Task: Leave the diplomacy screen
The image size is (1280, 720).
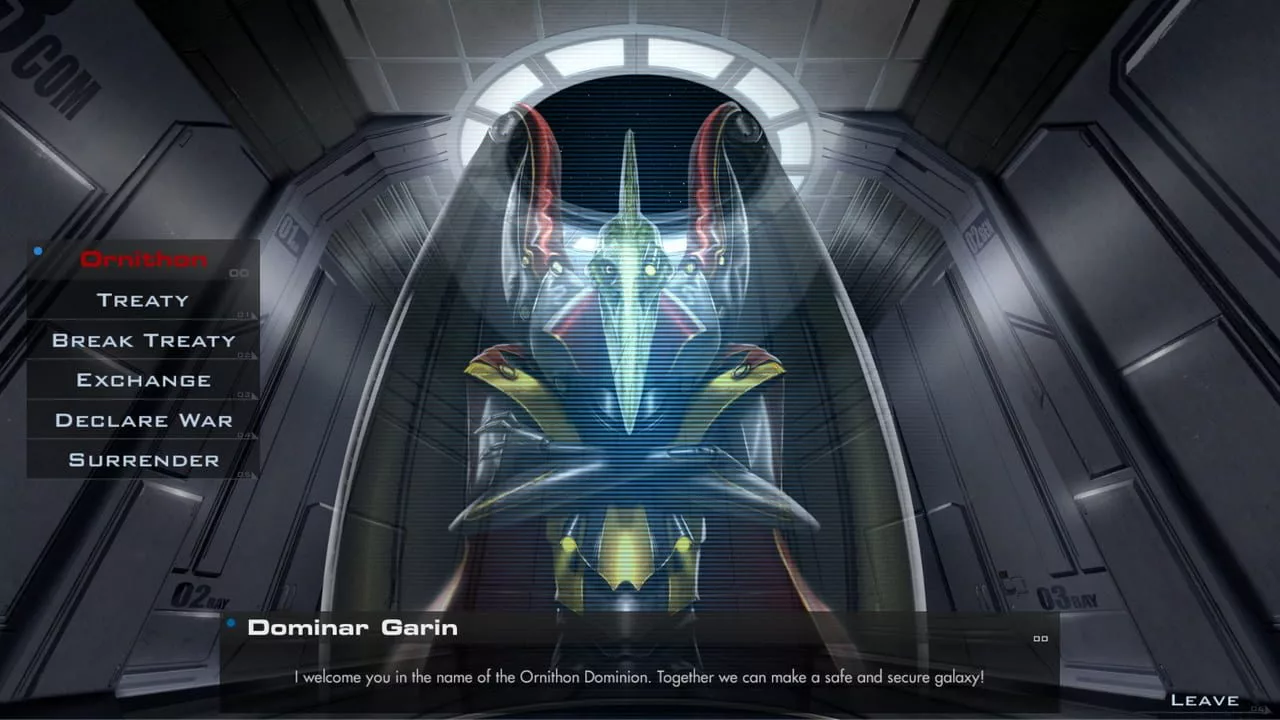Action: 1204,700
